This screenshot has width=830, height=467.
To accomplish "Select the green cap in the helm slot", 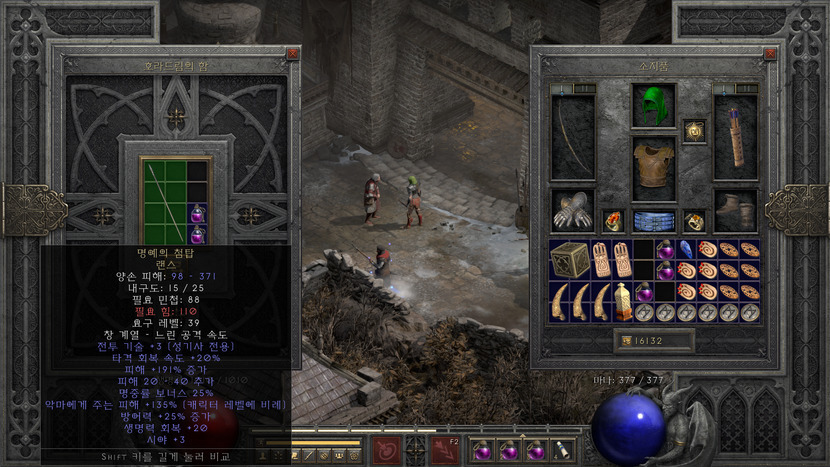I will tap(653, 106).
